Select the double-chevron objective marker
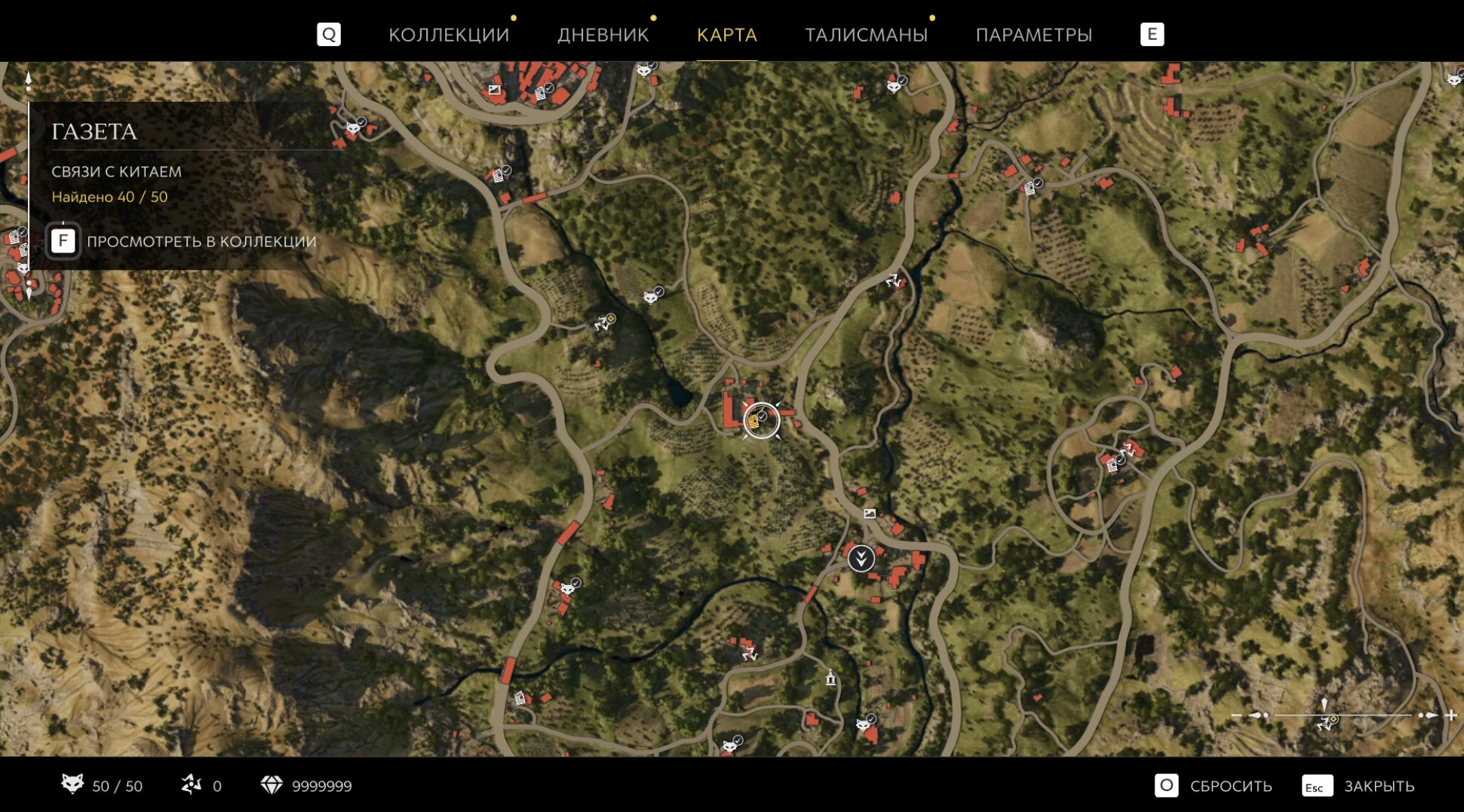Screen dimensions: 1464x812 861,558
